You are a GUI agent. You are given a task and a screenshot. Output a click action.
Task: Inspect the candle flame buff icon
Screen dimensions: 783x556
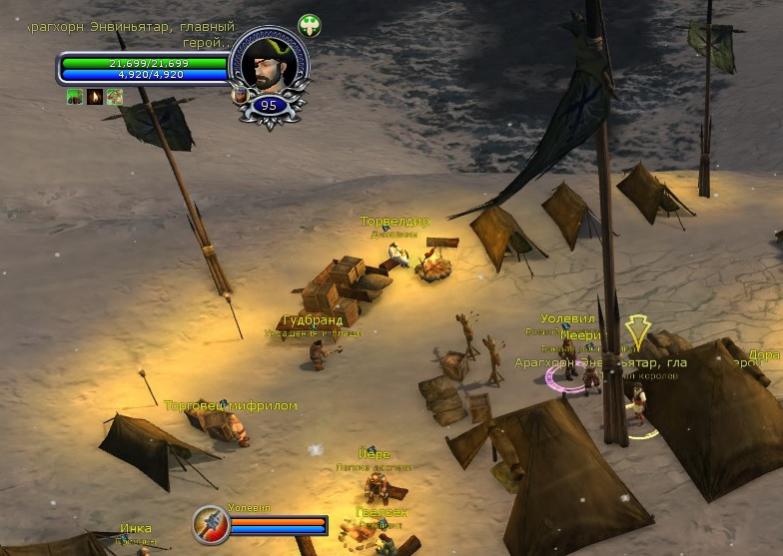95,97
